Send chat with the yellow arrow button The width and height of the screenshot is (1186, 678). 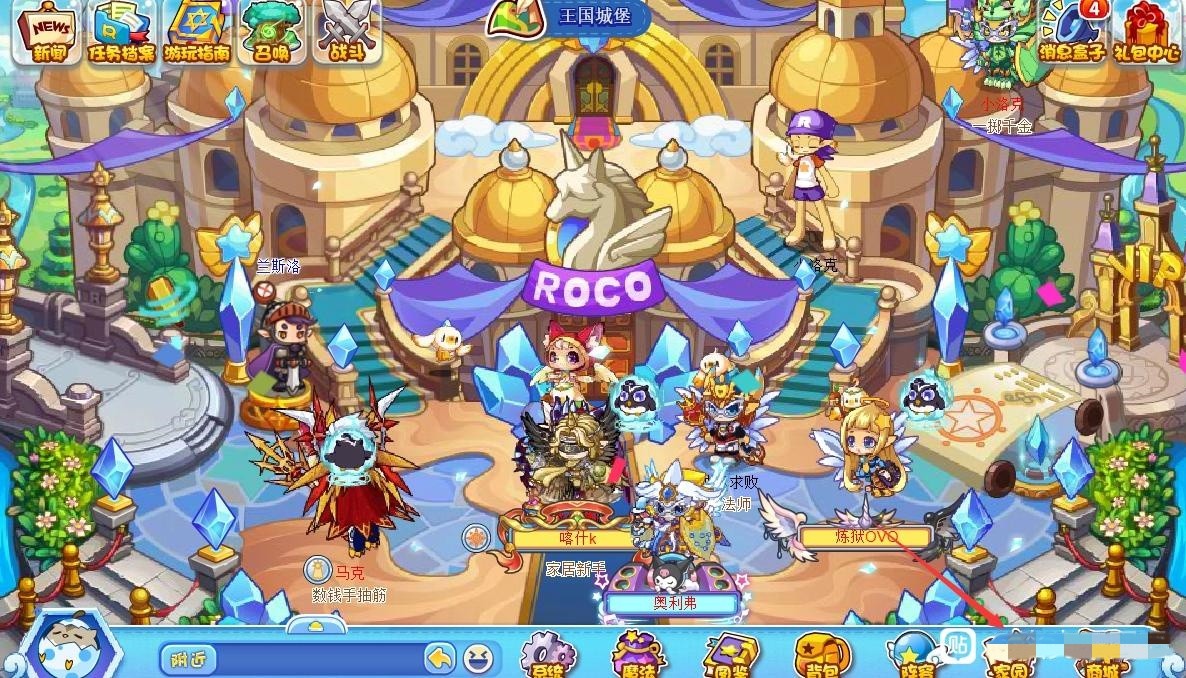tap(440, 658)
